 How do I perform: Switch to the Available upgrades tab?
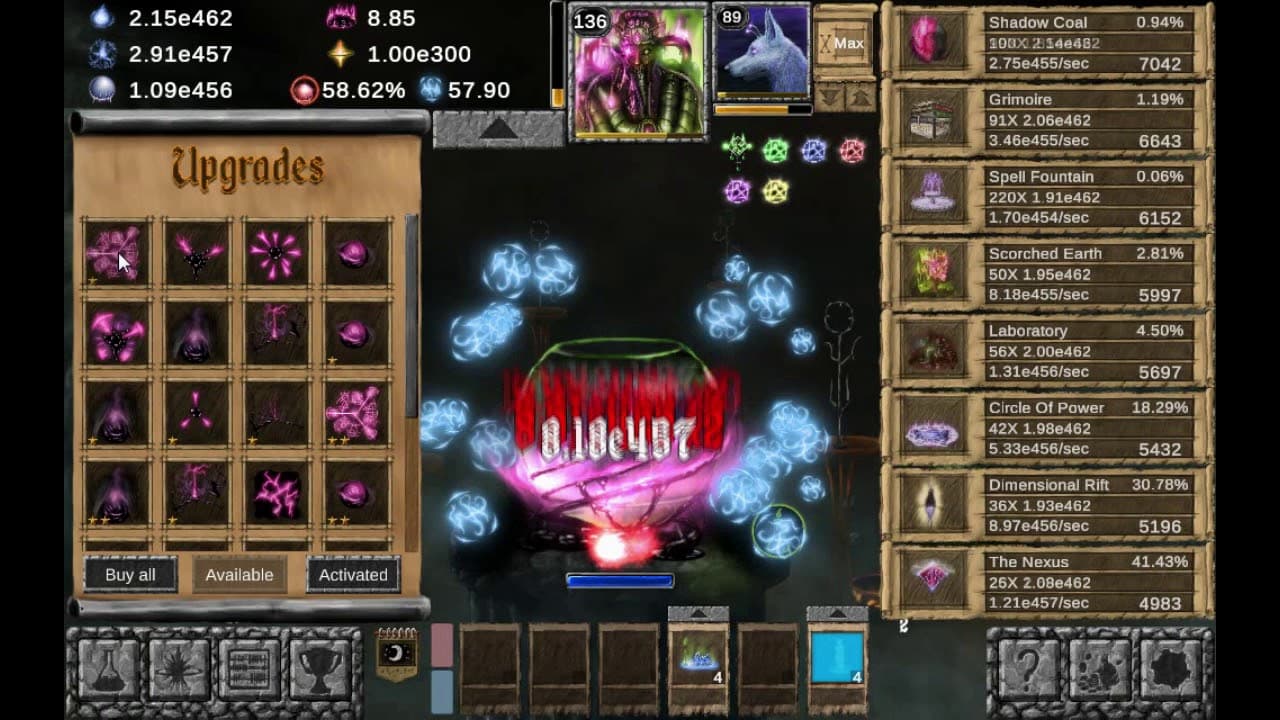point(239,575)
